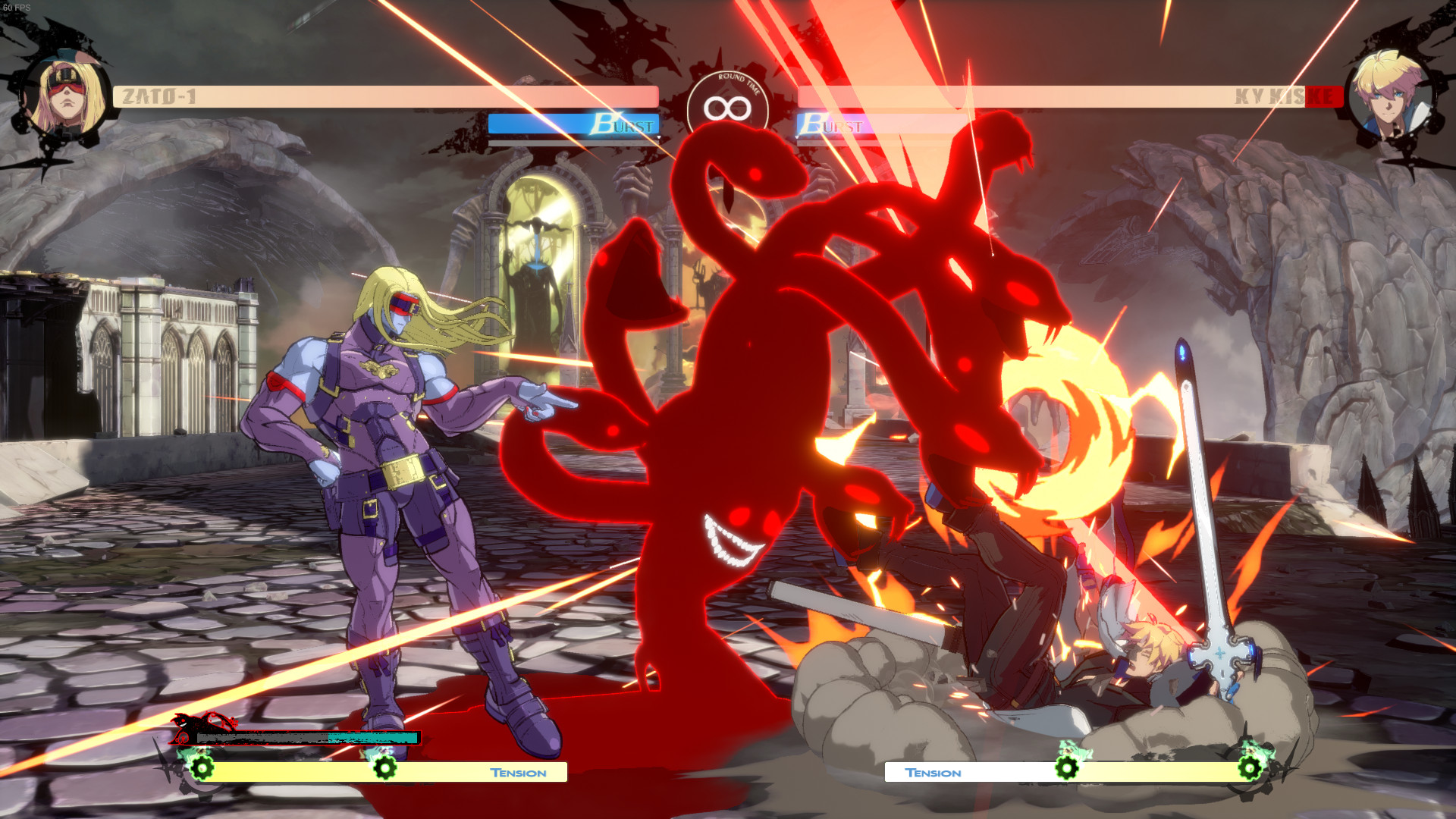Toggle Zato-1's Burst gauge
Viewport: 1456px width, 819px height.
click(x=575, y=125)
